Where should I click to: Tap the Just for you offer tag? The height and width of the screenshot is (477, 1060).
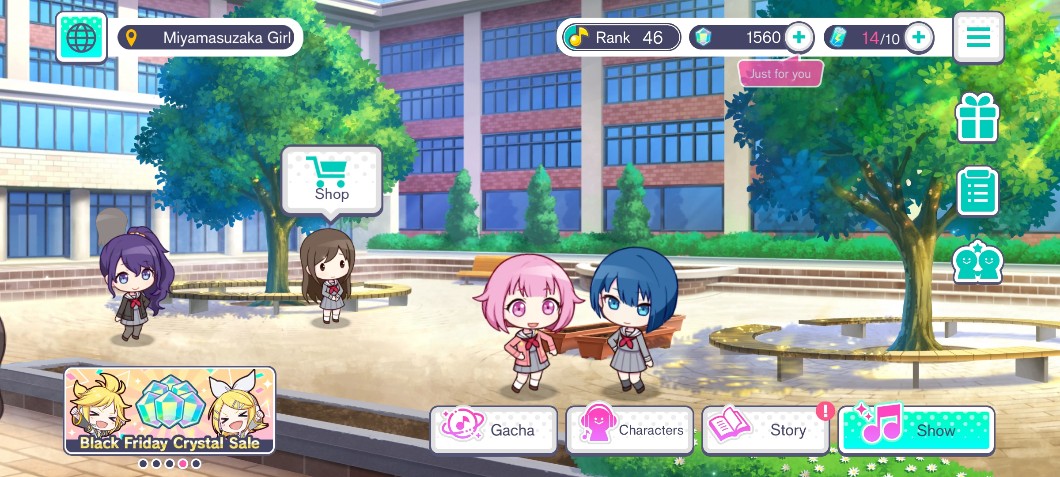(780, 73)
